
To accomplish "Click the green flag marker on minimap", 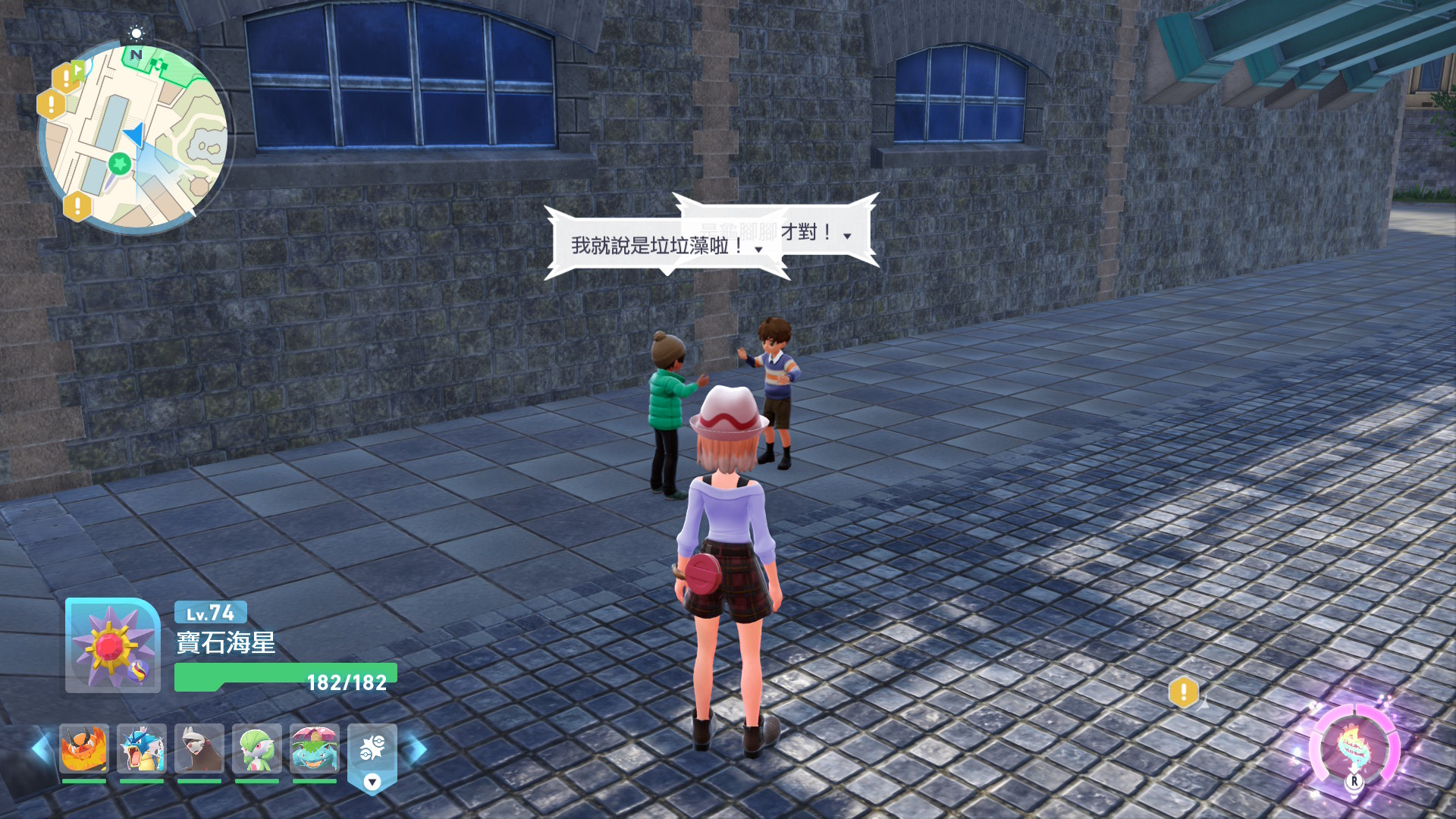I will pos(78,70).
